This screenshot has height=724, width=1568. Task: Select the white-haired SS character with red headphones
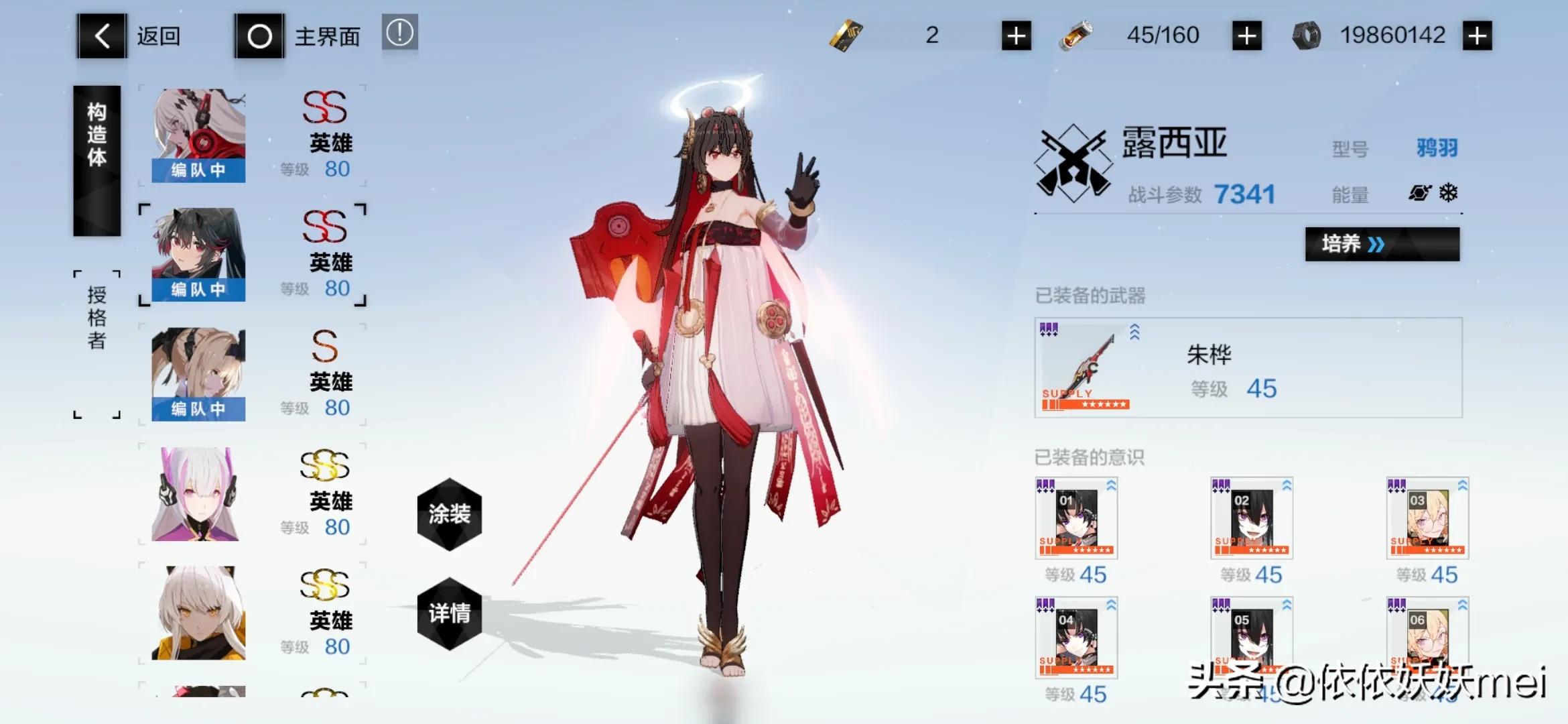(198, 135)
